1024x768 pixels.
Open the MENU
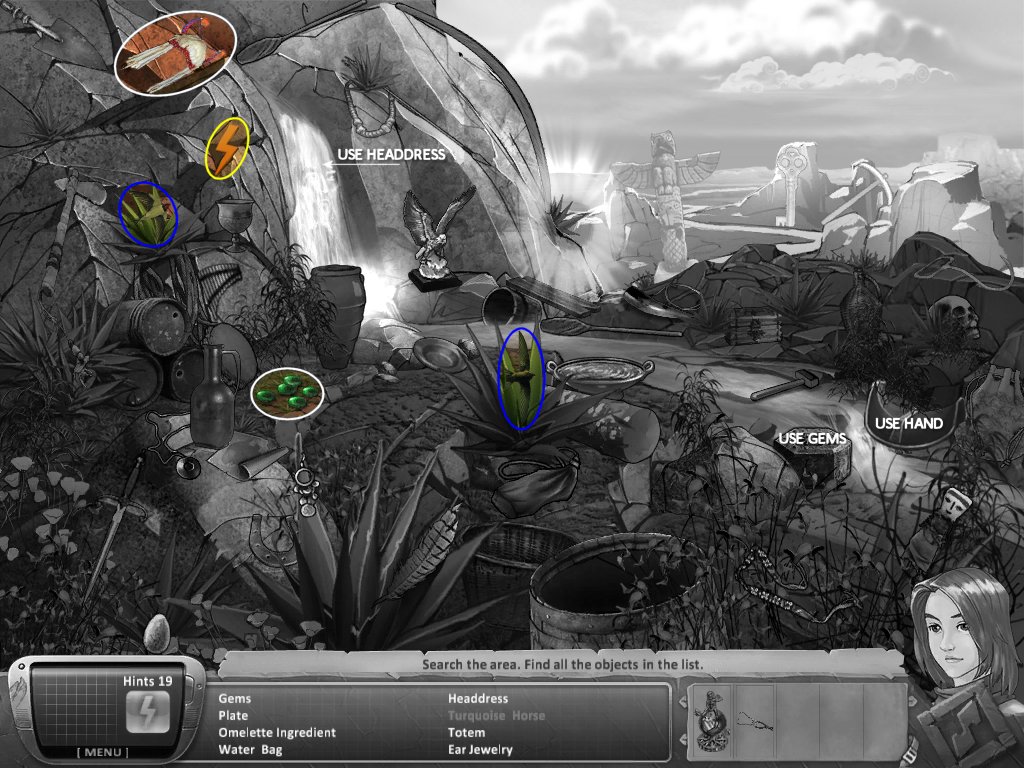[106, 752]
